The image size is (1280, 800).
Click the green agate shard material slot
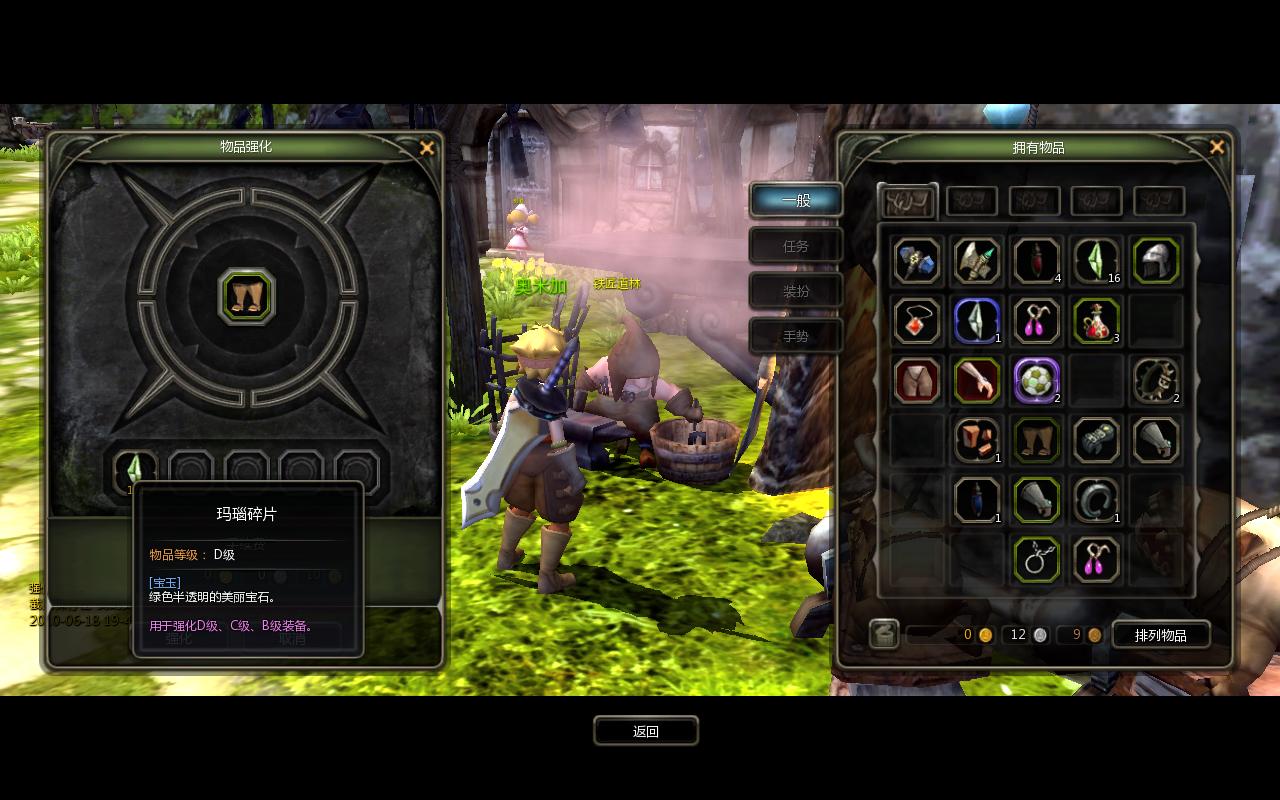[134, 468]
